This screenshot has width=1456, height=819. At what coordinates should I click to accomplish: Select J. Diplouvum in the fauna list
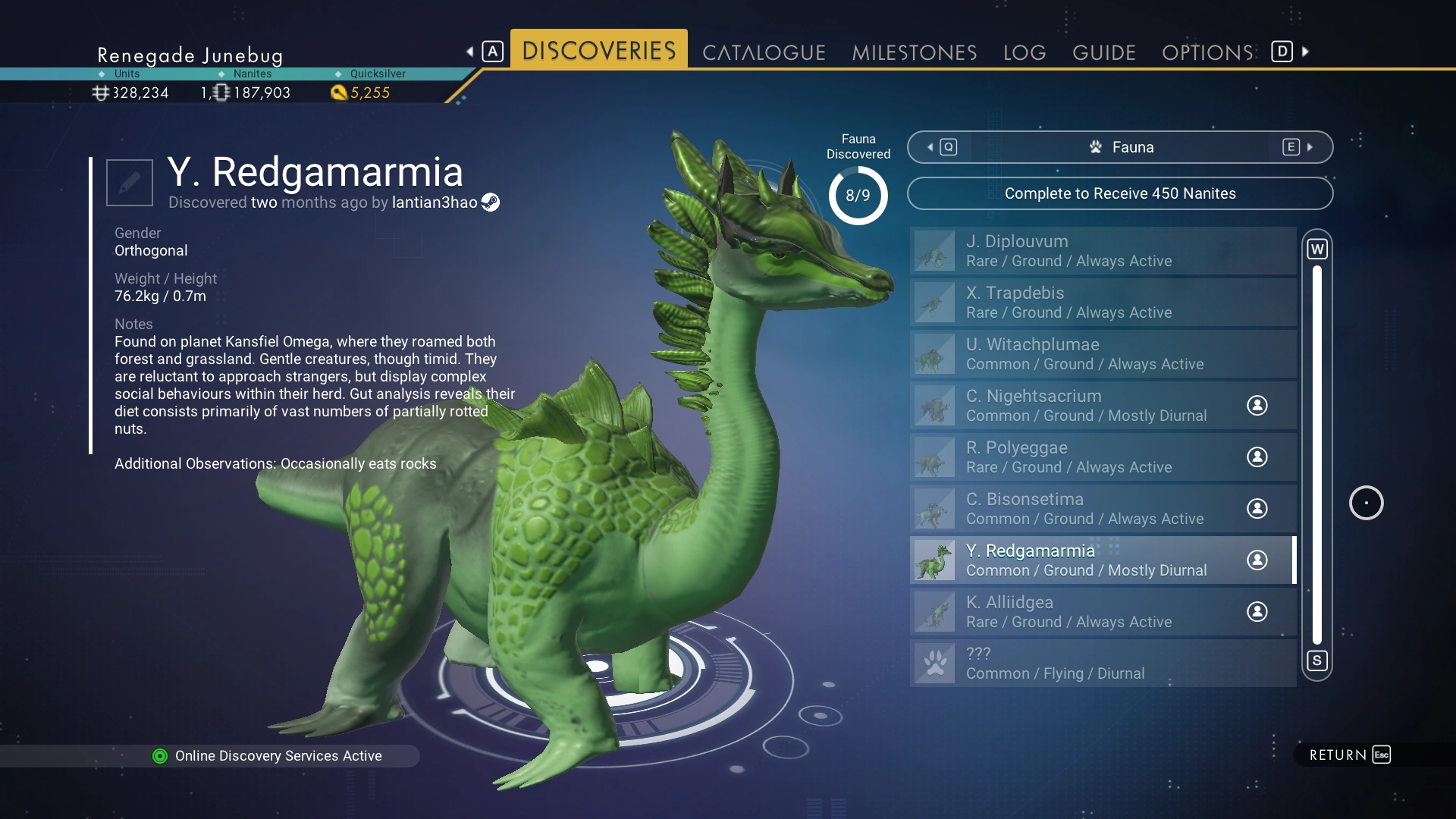coord(1103,251)
